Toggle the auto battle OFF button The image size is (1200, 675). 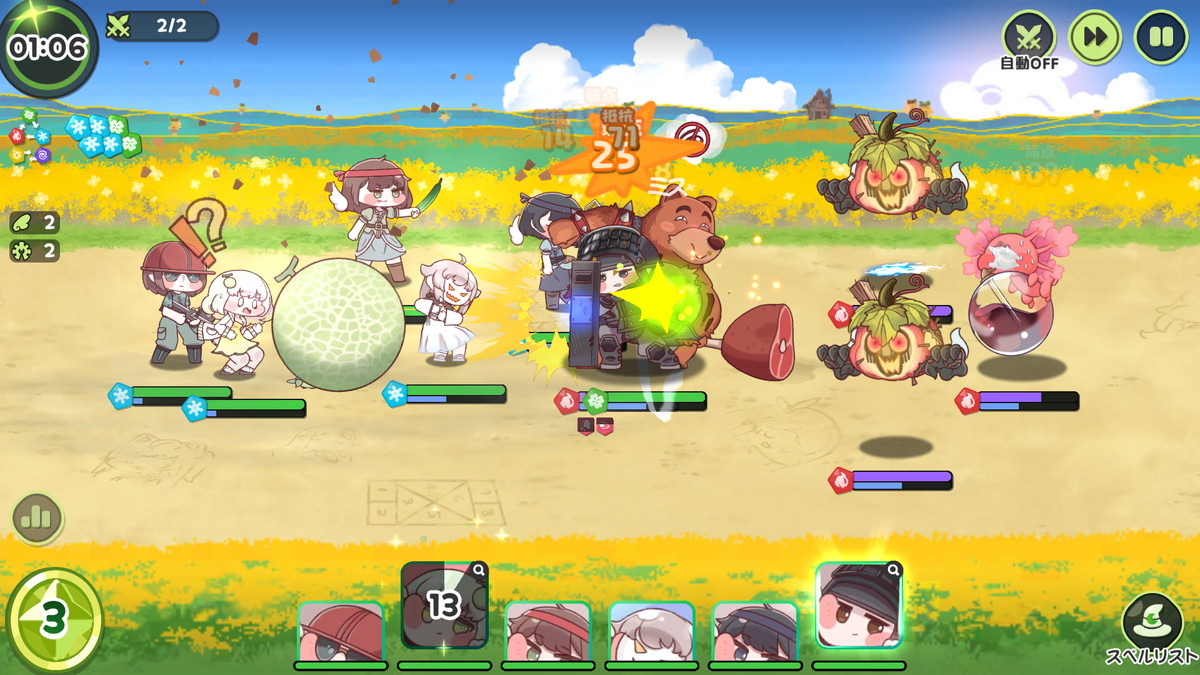click(1029, 39)
